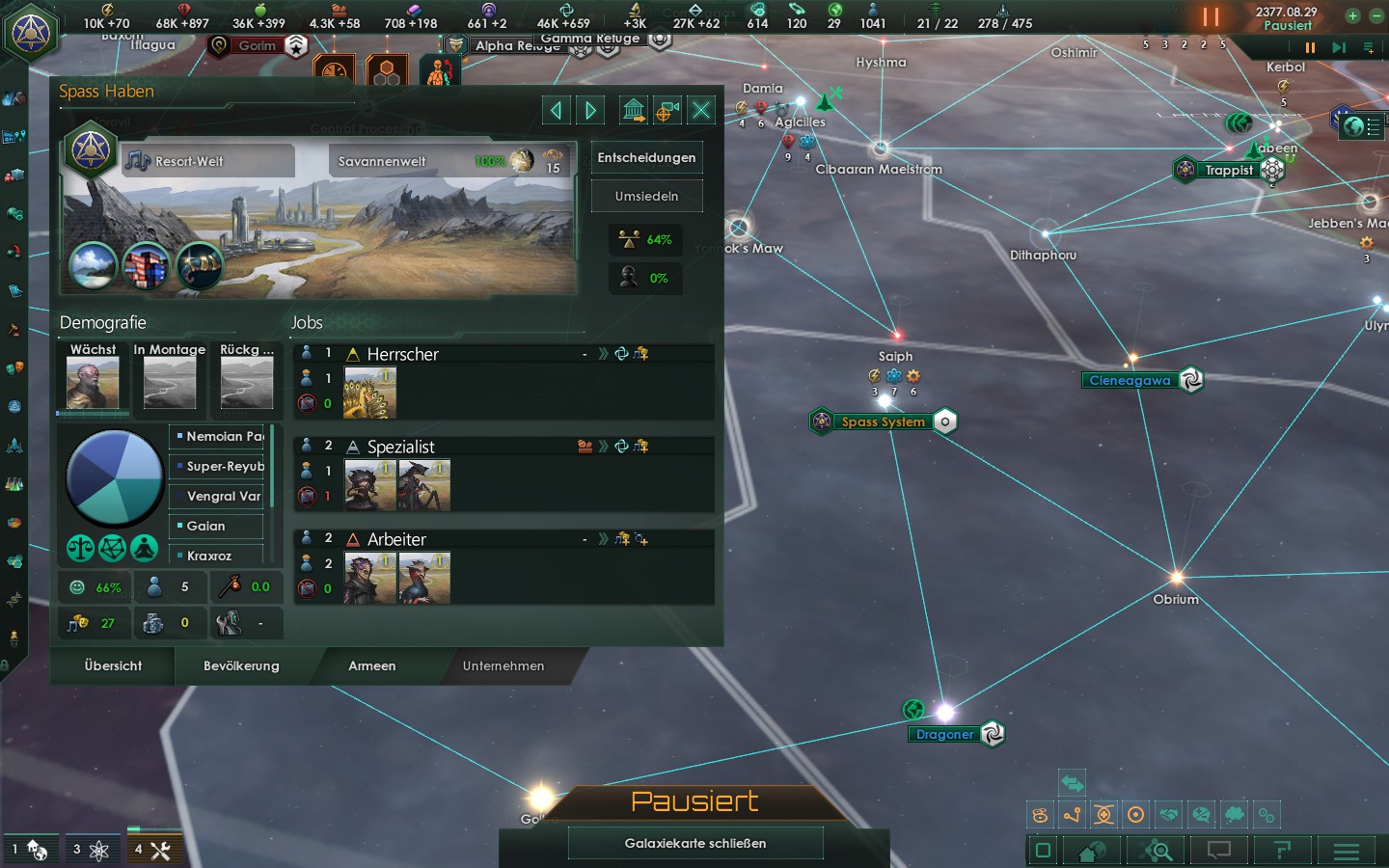
Task: Select the Nemoian species entry
Action: (x=218, y=437)
